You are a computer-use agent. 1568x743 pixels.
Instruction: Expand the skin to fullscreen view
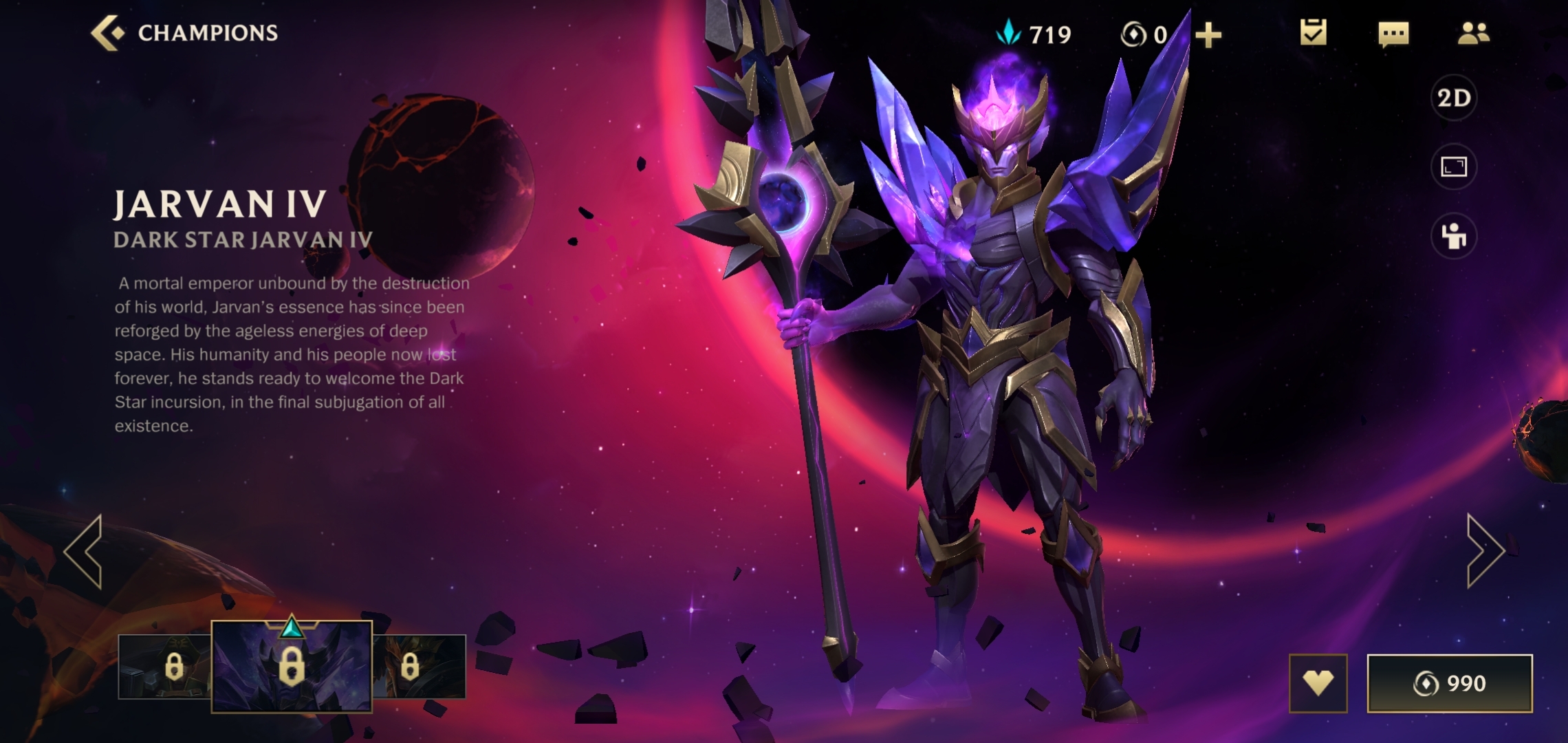[1454, 166]
